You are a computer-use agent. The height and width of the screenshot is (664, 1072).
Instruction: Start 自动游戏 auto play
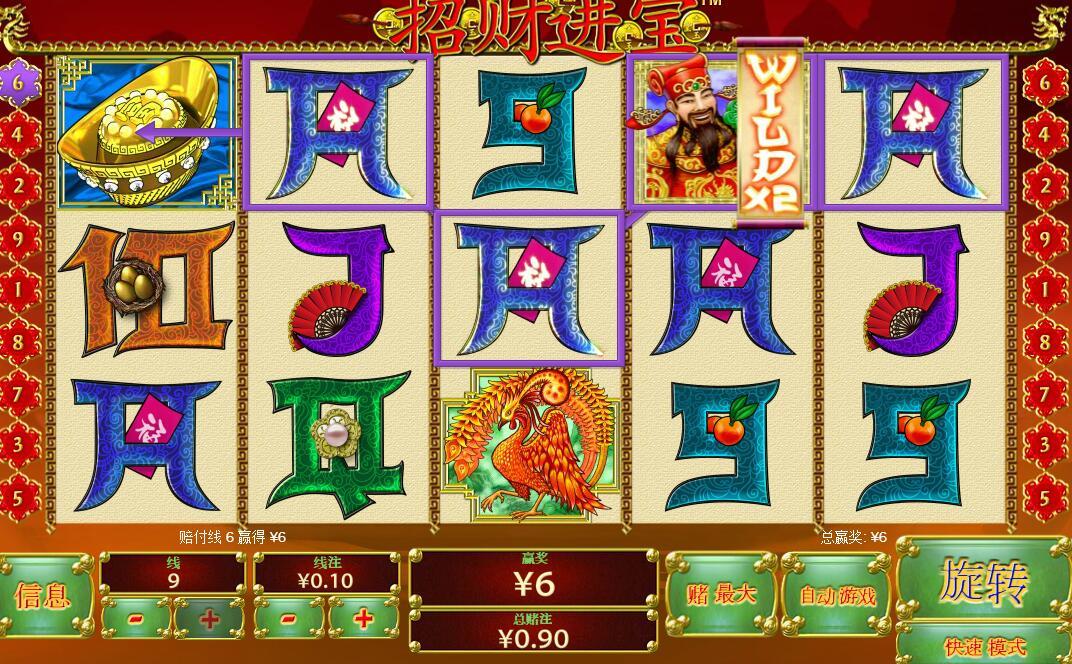836,596
